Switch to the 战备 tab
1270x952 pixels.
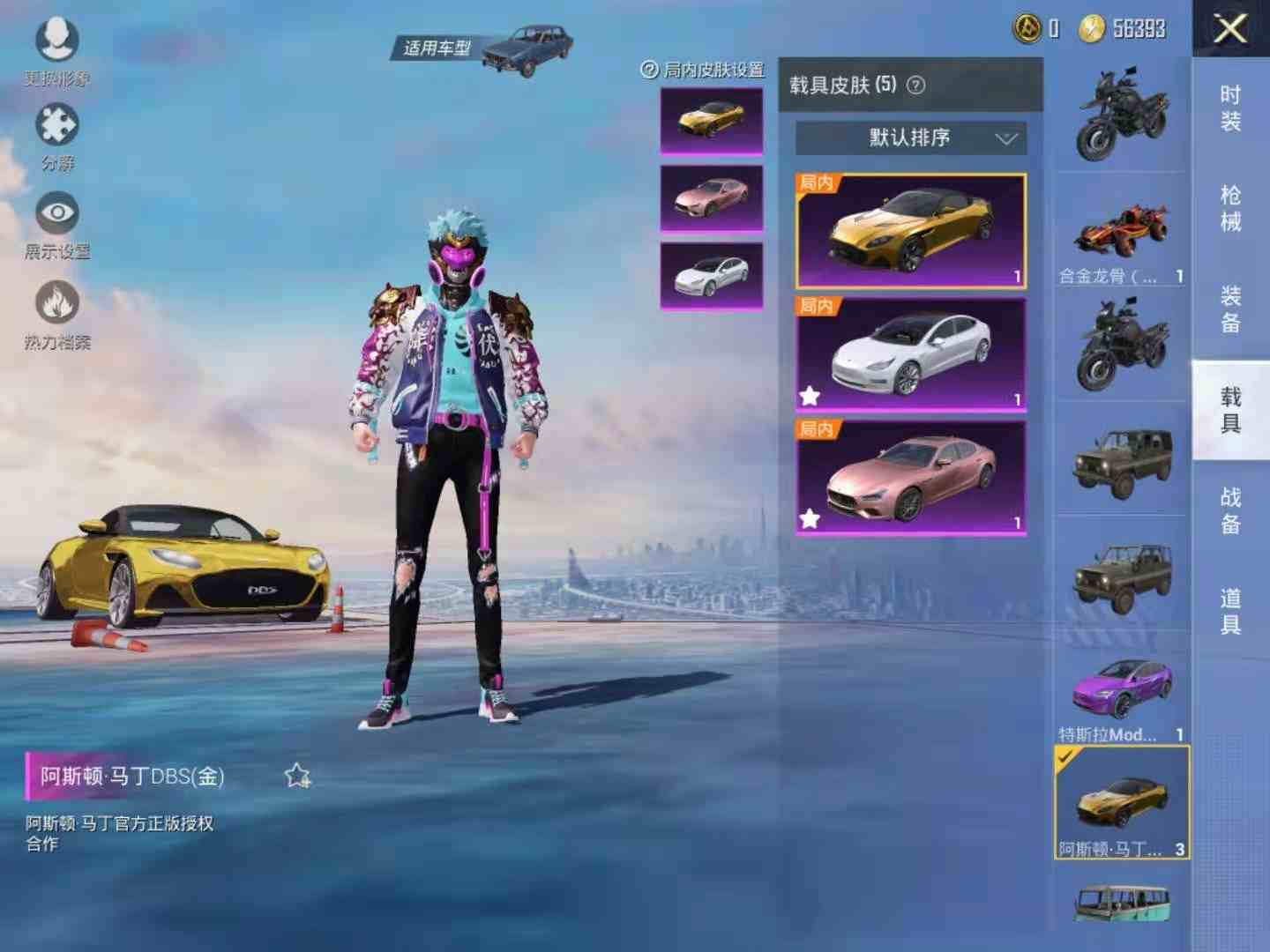click(x=1230, y=510)
